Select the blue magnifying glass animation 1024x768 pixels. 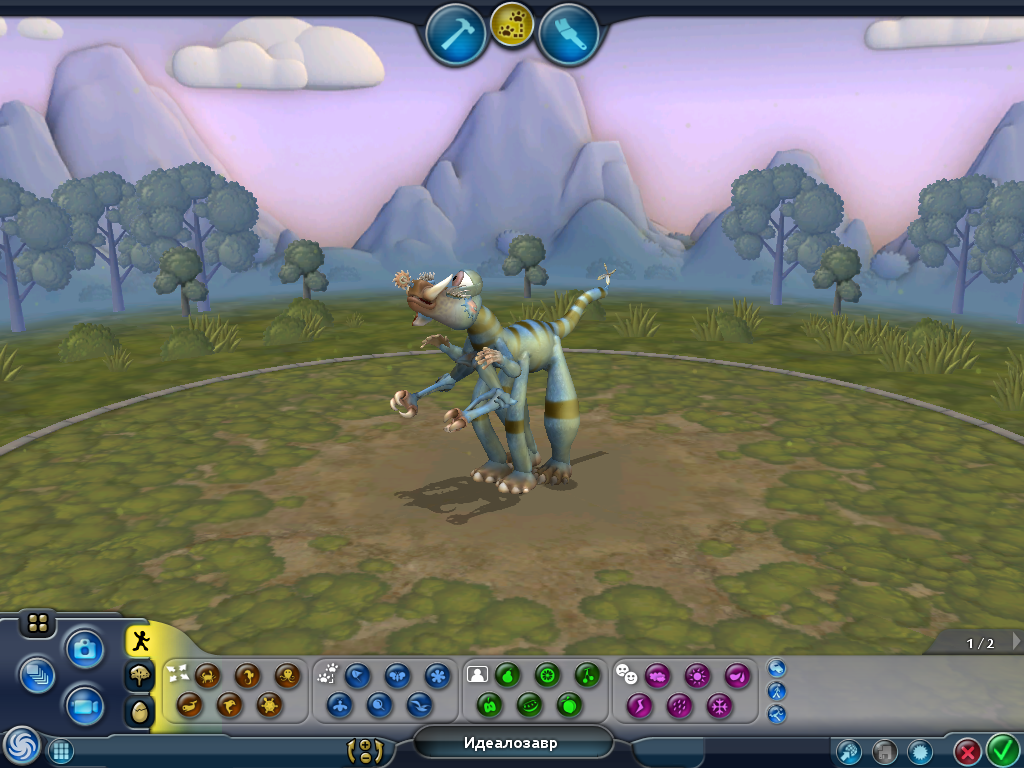coord(381,706)
